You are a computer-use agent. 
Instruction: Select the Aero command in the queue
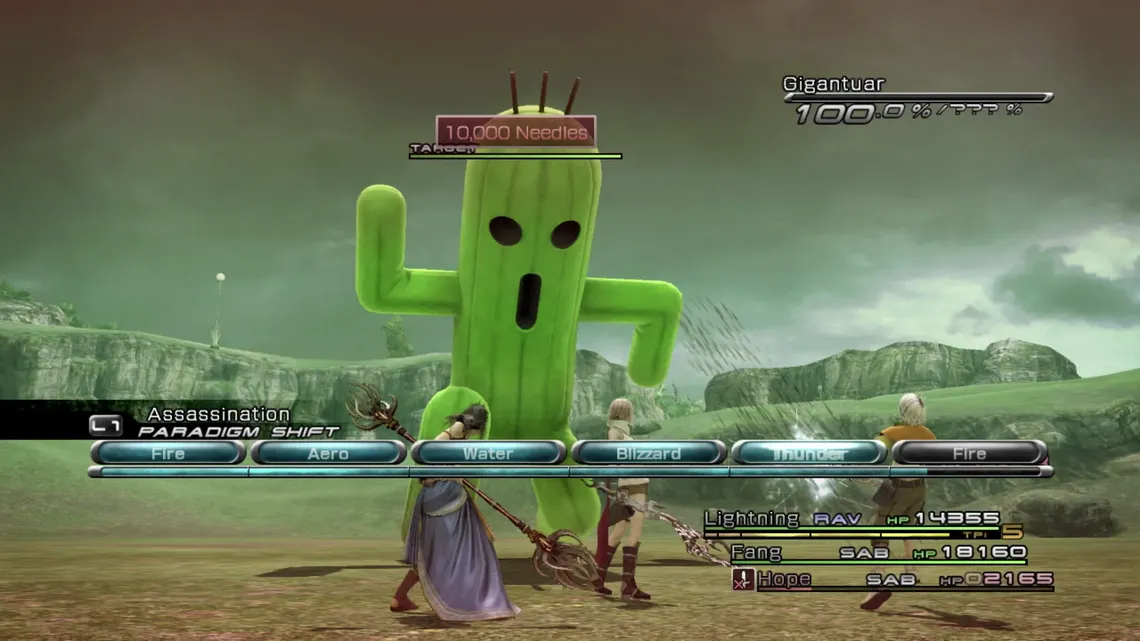point(328,453)
